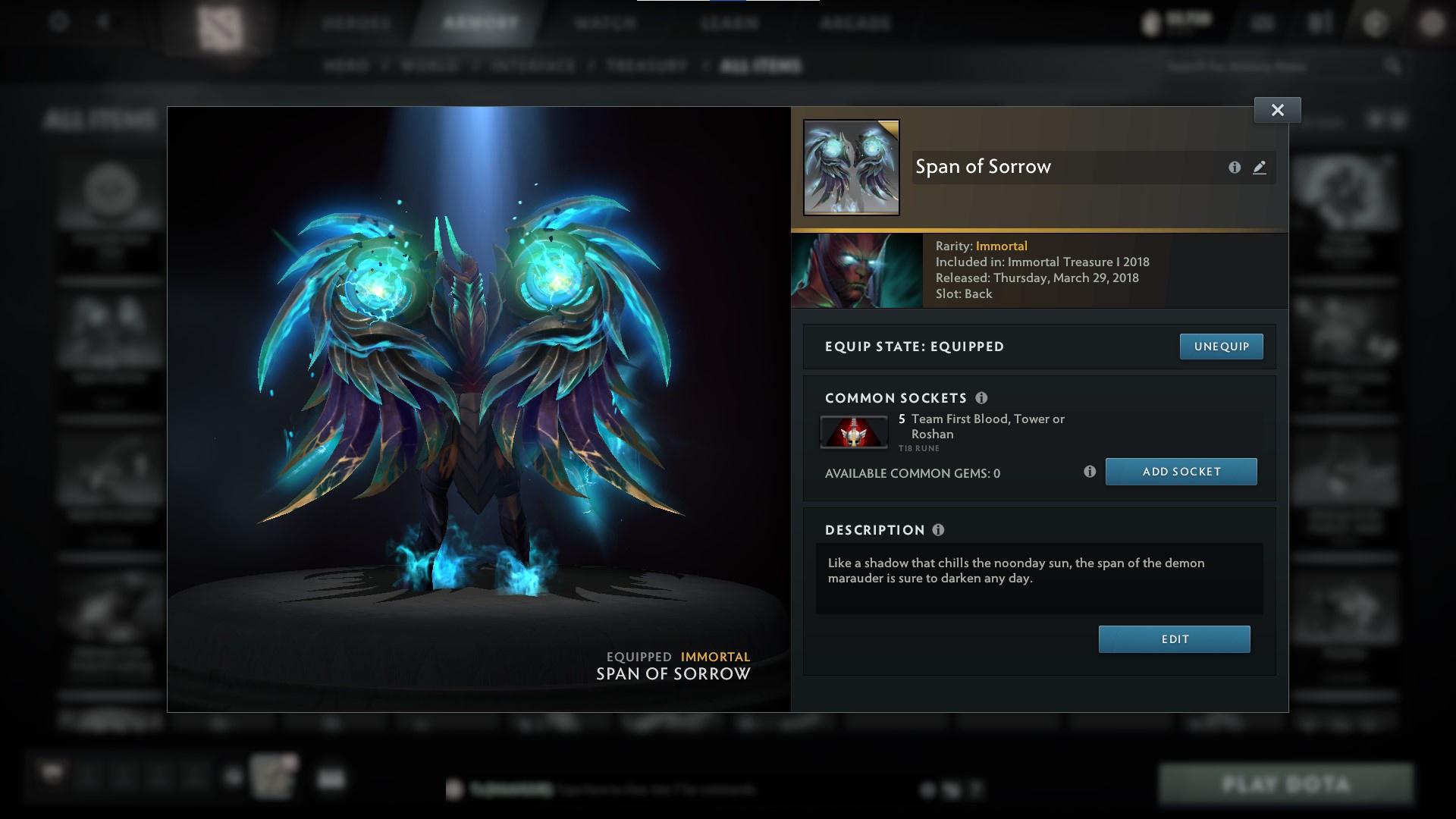
Task: Click the Description info icon
Action: (x=939, y=530)
